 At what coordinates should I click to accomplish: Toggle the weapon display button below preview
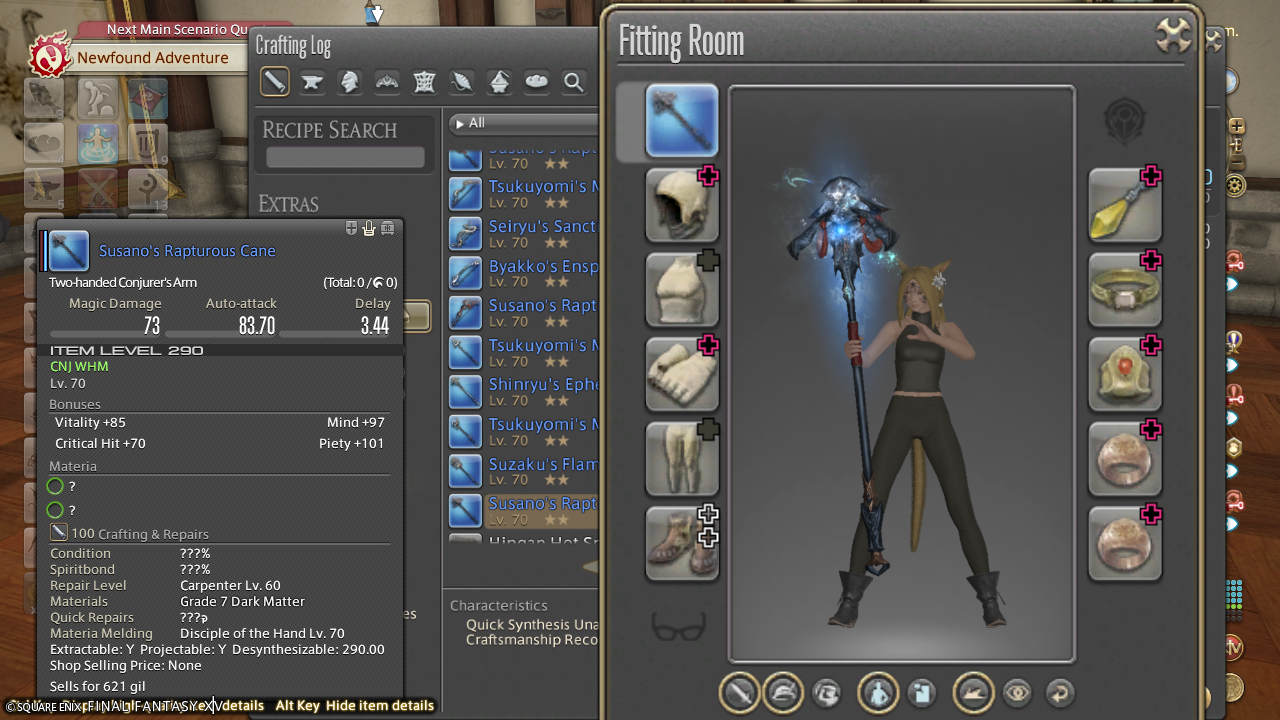tap(740, 692)
